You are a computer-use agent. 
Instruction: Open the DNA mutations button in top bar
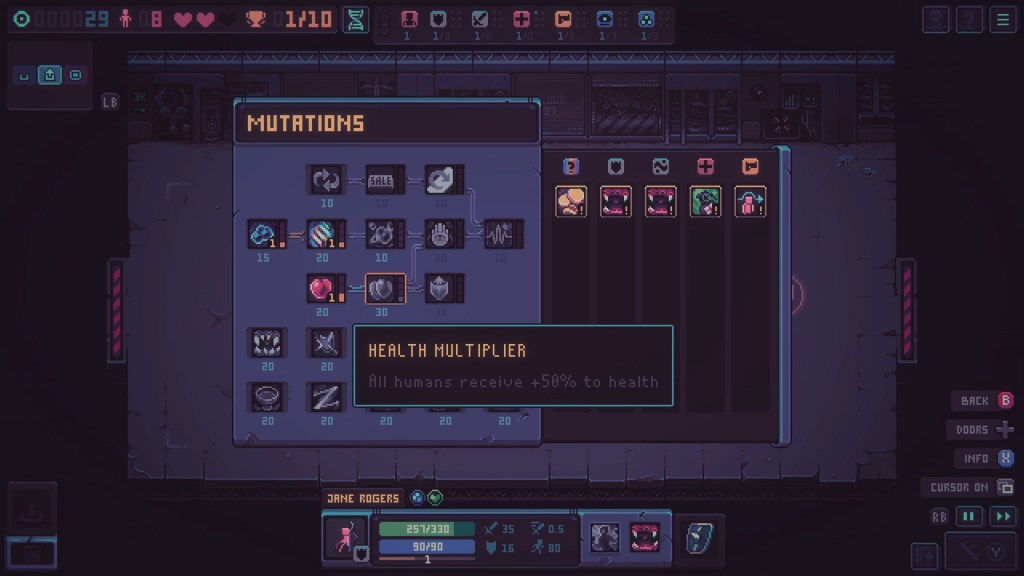(356, 19)
